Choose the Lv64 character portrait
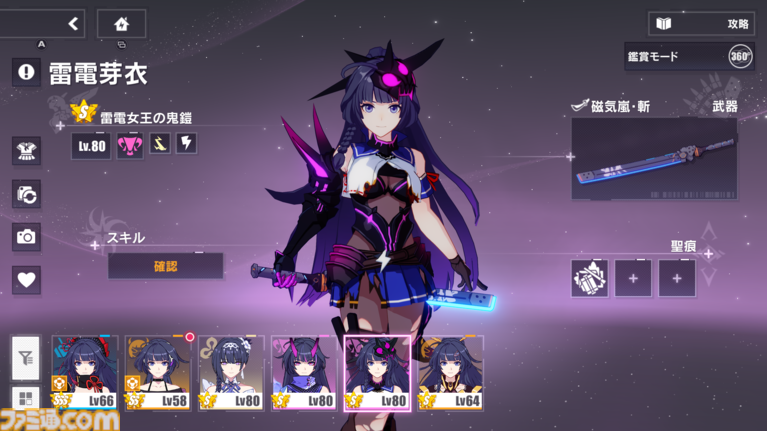This screenshot has height=431, width=767. point(451,374)
